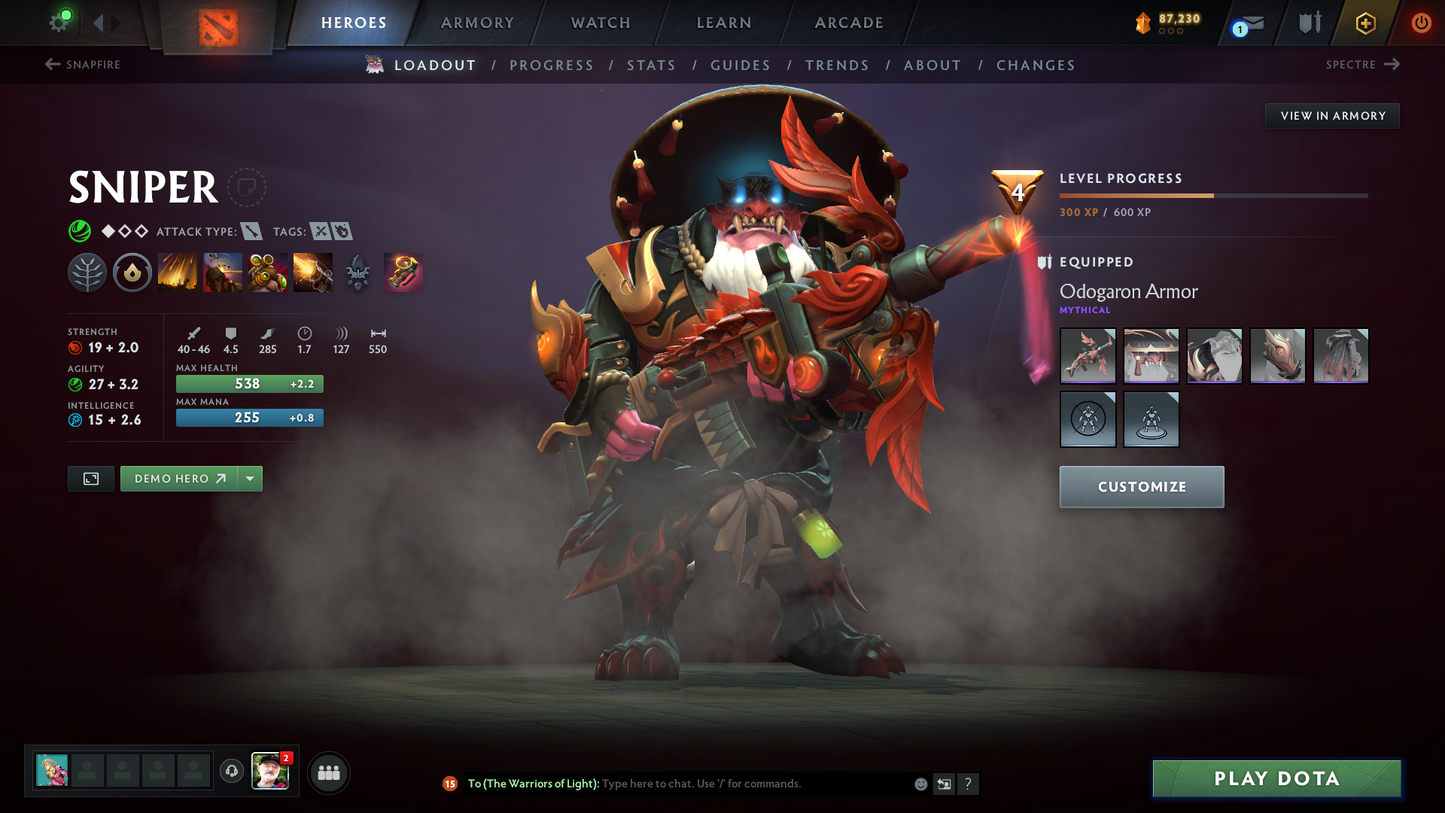
Task: Toggle voice chat with the headphones icon
Action: (231, 769)
